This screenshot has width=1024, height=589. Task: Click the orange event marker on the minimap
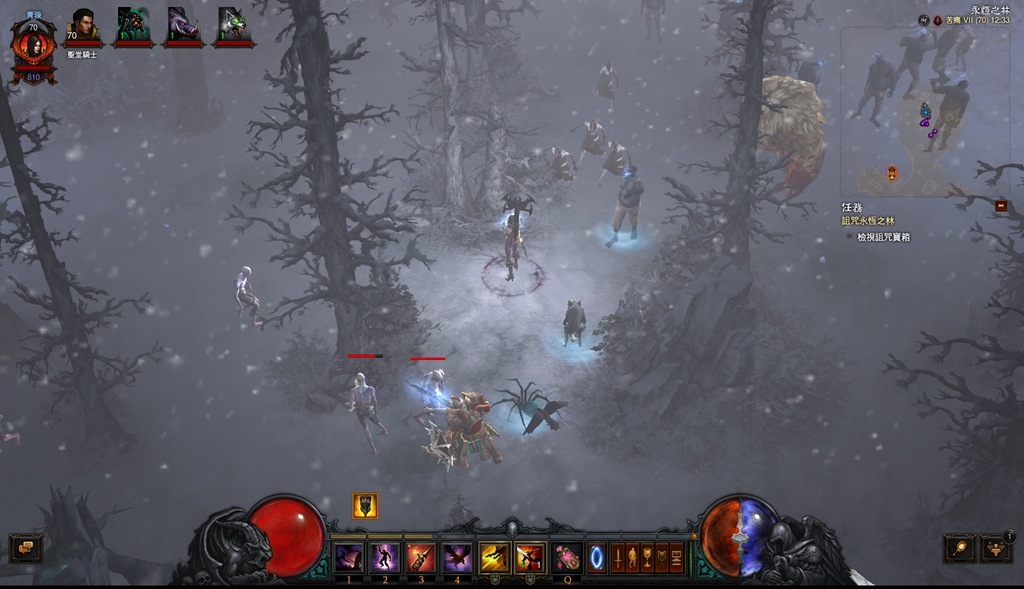tap(892, 173)
